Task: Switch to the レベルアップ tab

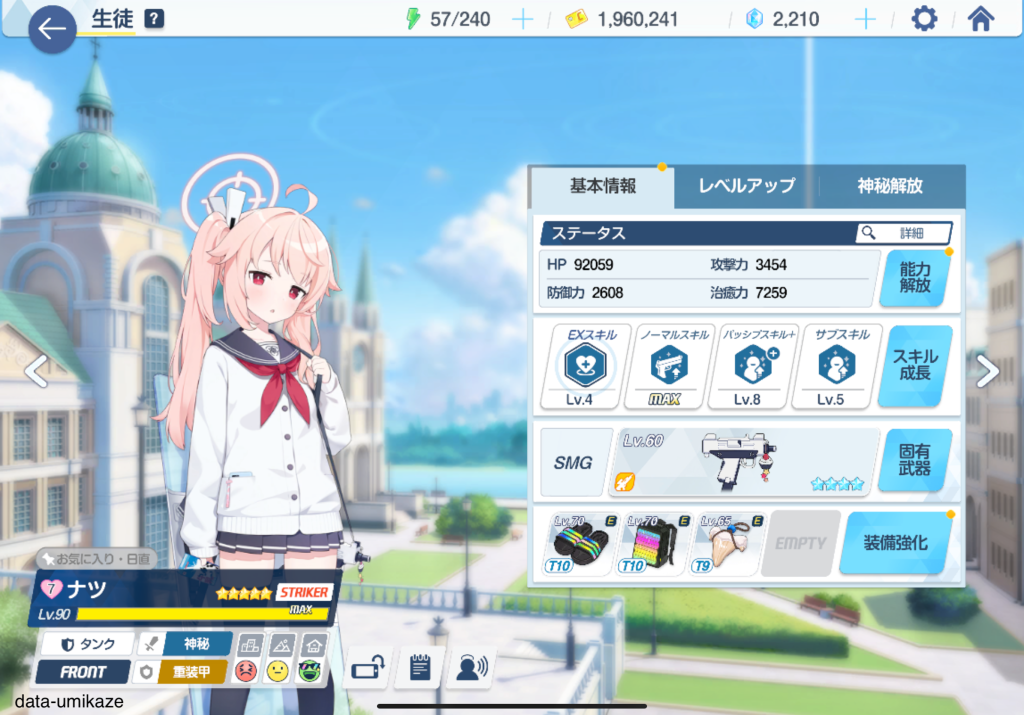Action: 746,186
